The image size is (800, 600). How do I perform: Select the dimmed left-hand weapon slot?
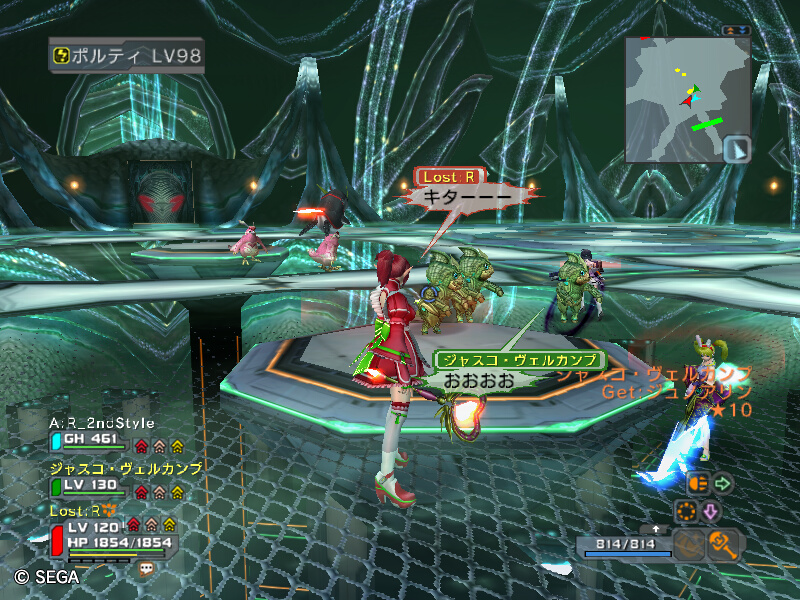(x=689, y=544)
